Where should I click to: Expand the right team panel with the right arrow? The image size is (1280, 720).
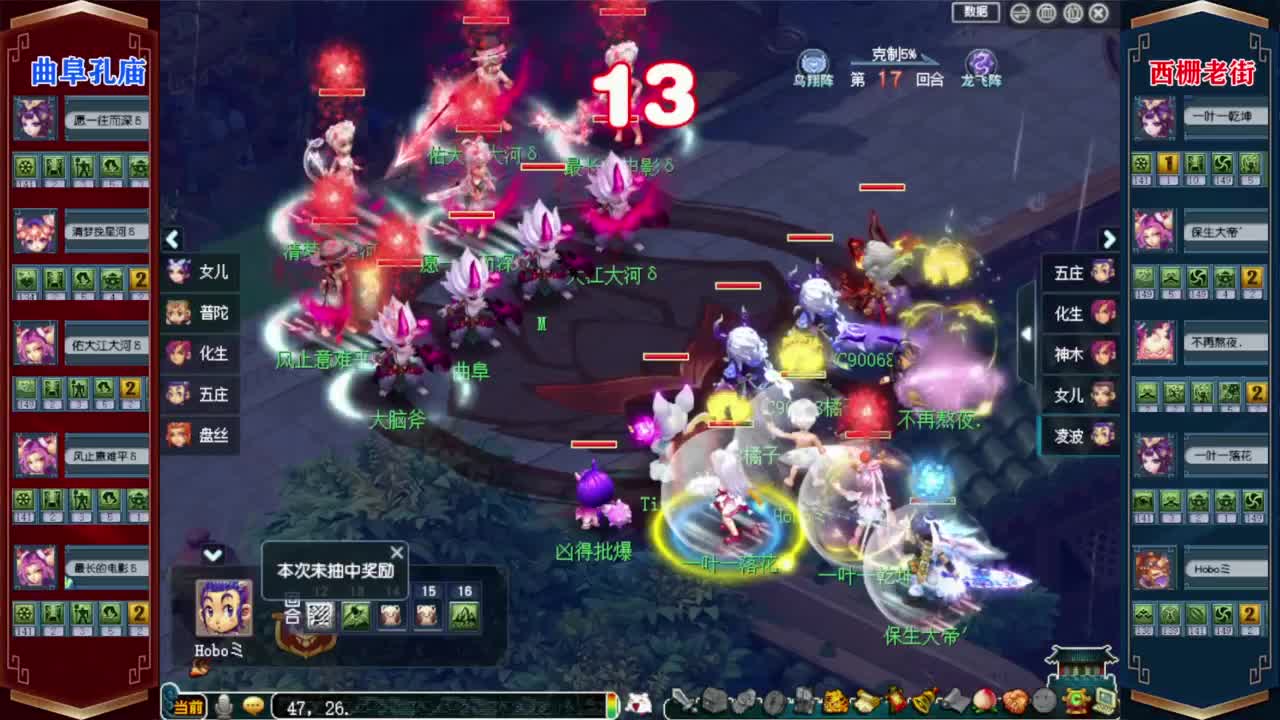click(x=1108, y=240)
